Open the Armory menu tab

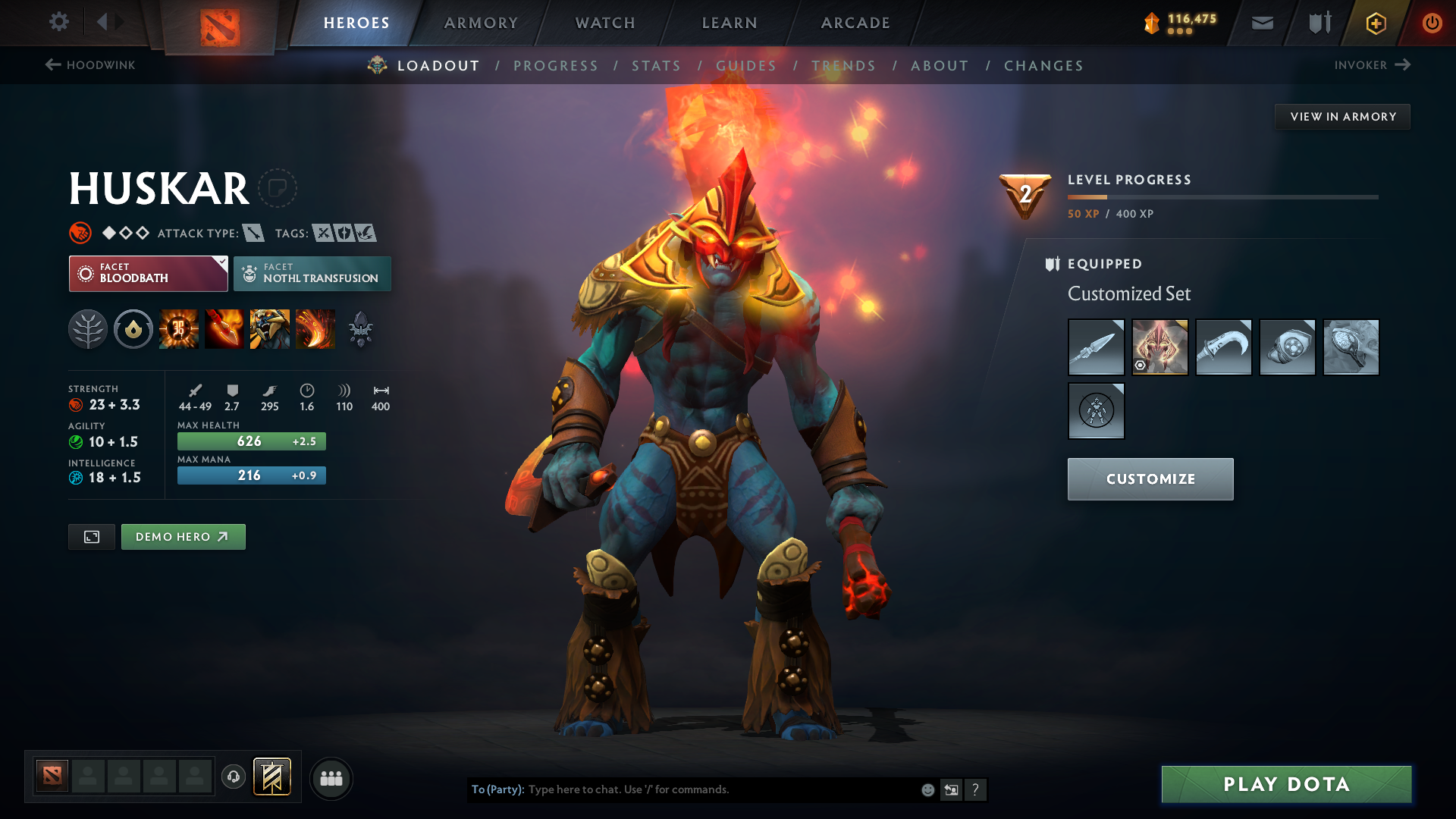[x=480, y=23]
